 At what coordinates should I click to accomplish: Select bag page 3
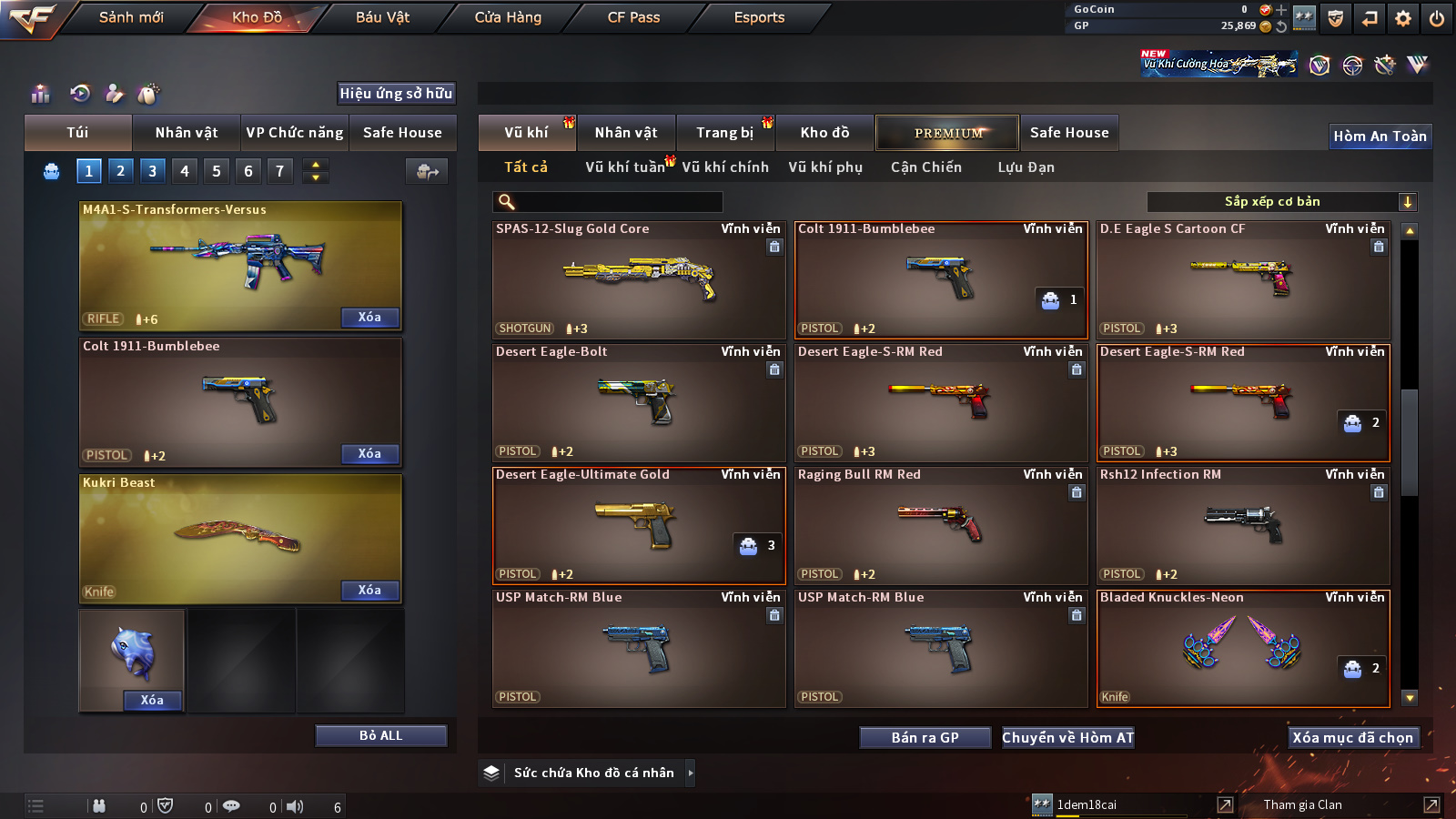pyautogui.click(x=152, y=171)
